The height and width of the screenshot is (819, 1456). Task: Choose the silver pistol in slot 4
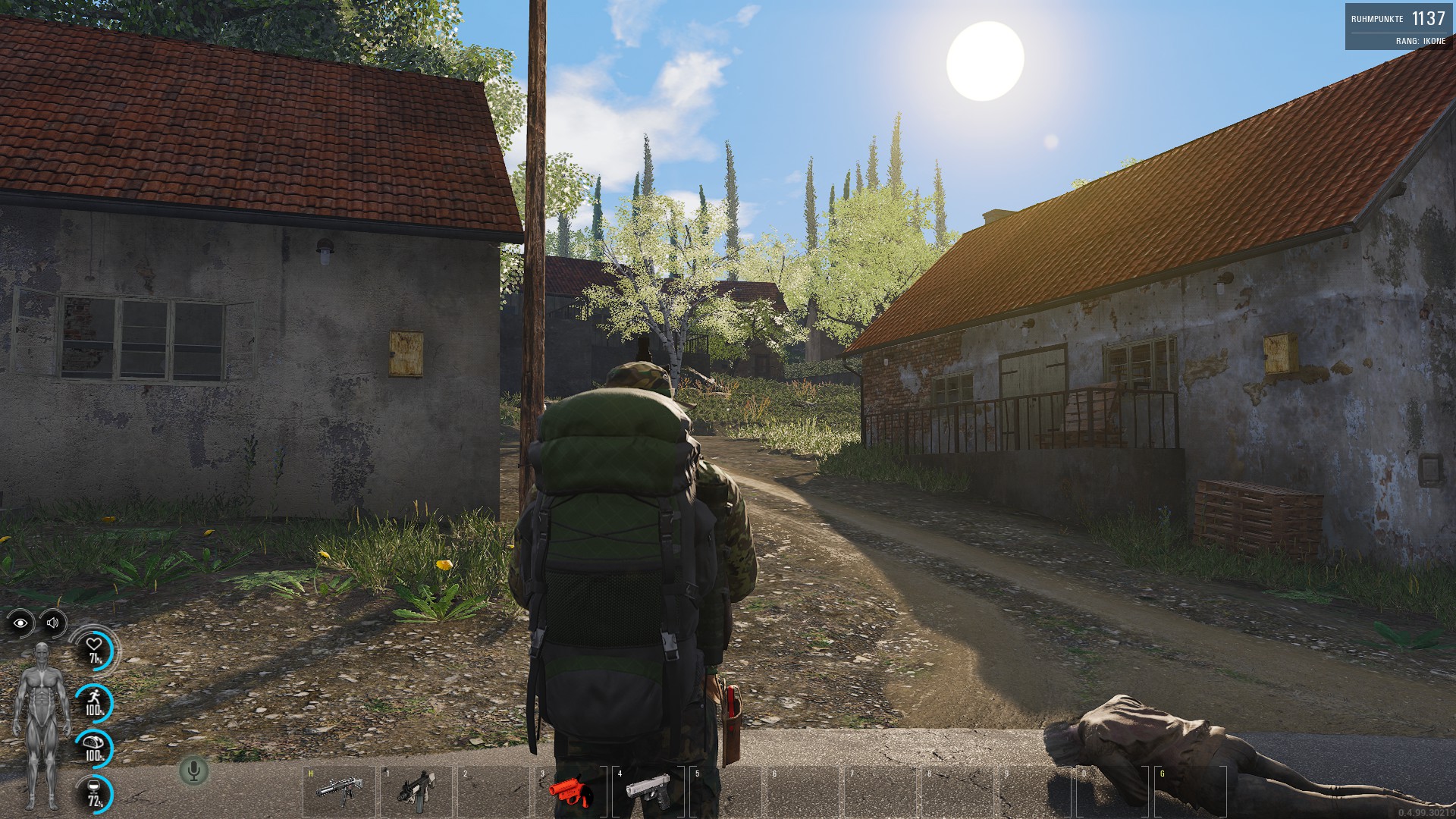648,791
